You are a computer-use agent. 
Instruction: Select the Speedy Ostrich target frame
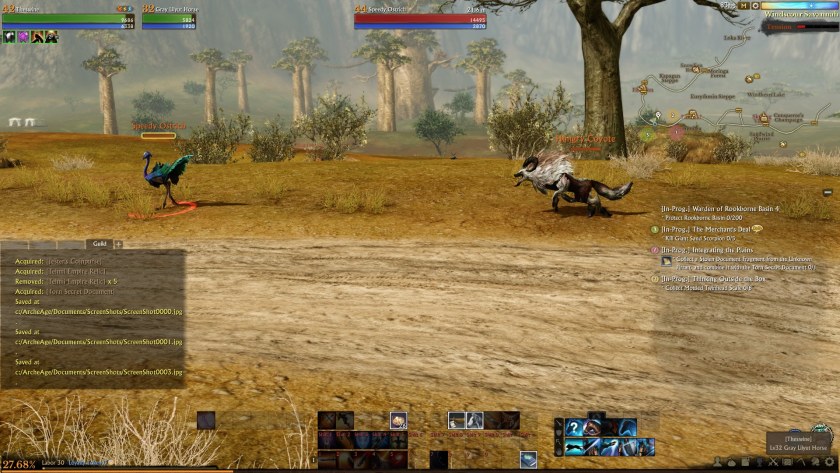tap(422, 15)
